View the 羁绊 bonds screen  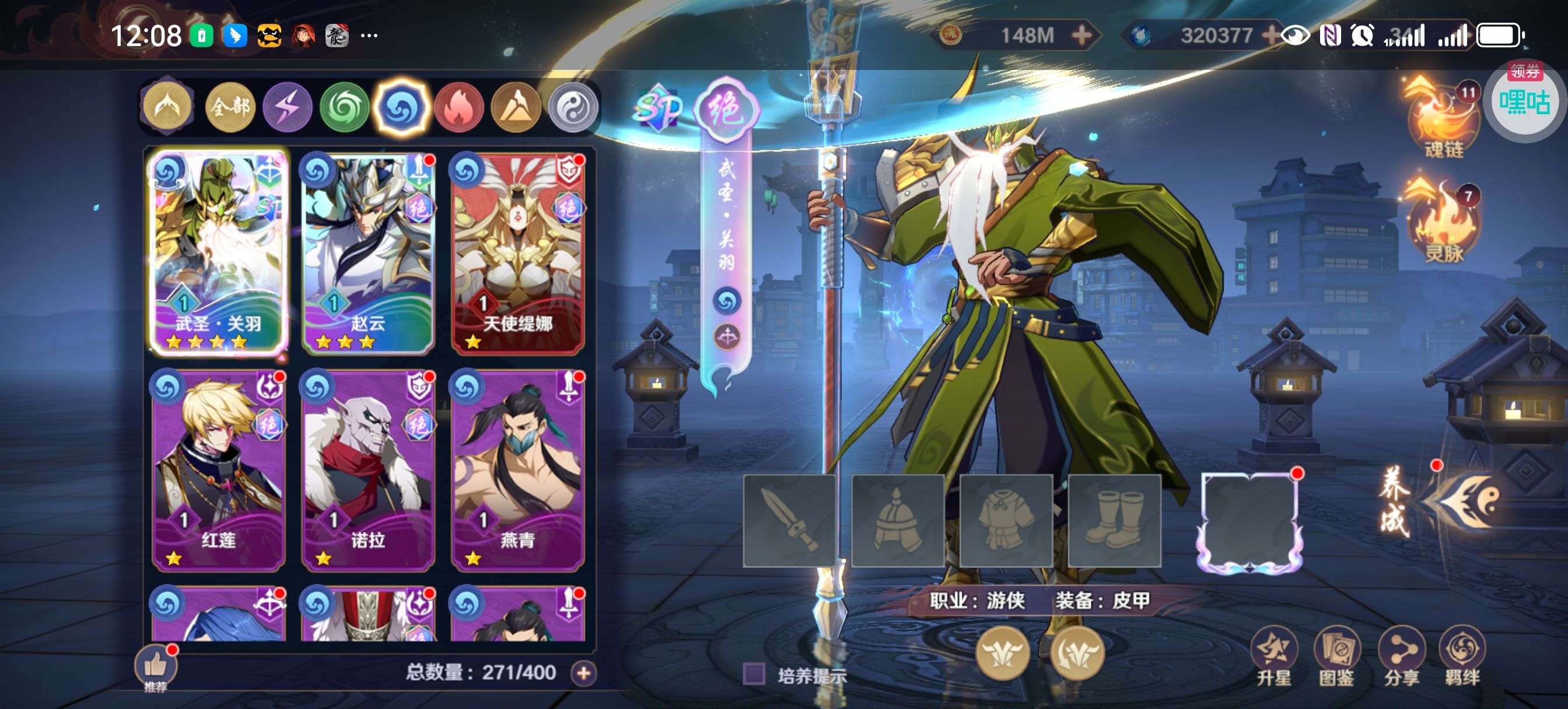[1462, 657]
